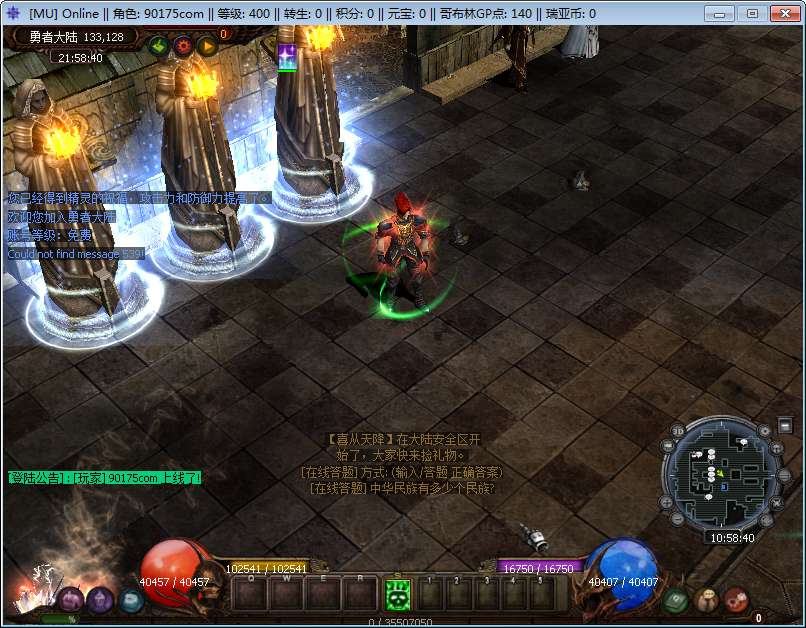Click the minimap's lower-left minus zoom button

click(677, 520)
